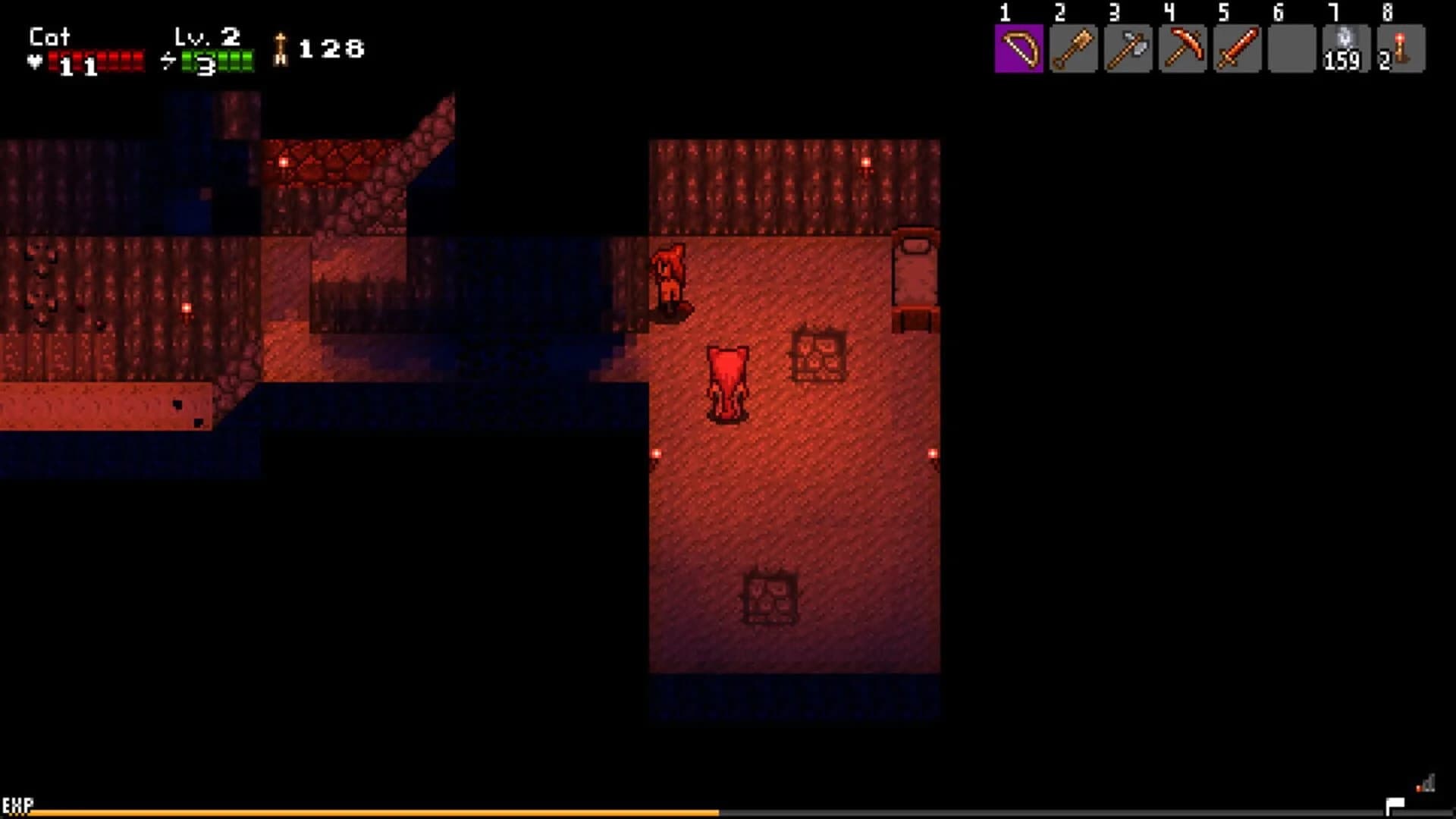Select the stone stack showing 159
This screenshot has height=819, width=1456.
point(1345,49)
